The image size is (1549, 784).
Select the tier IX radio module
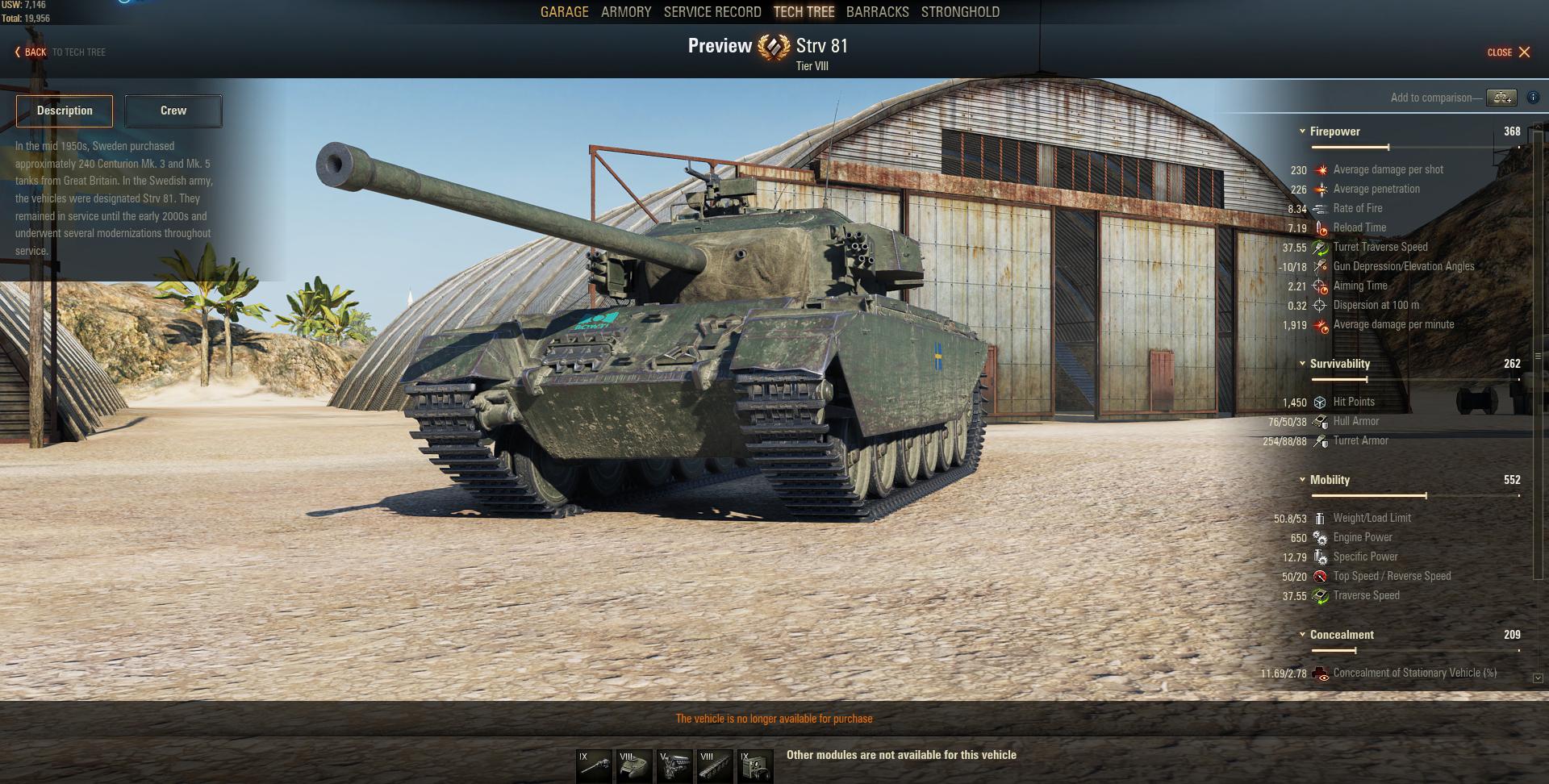pos(755,766)
